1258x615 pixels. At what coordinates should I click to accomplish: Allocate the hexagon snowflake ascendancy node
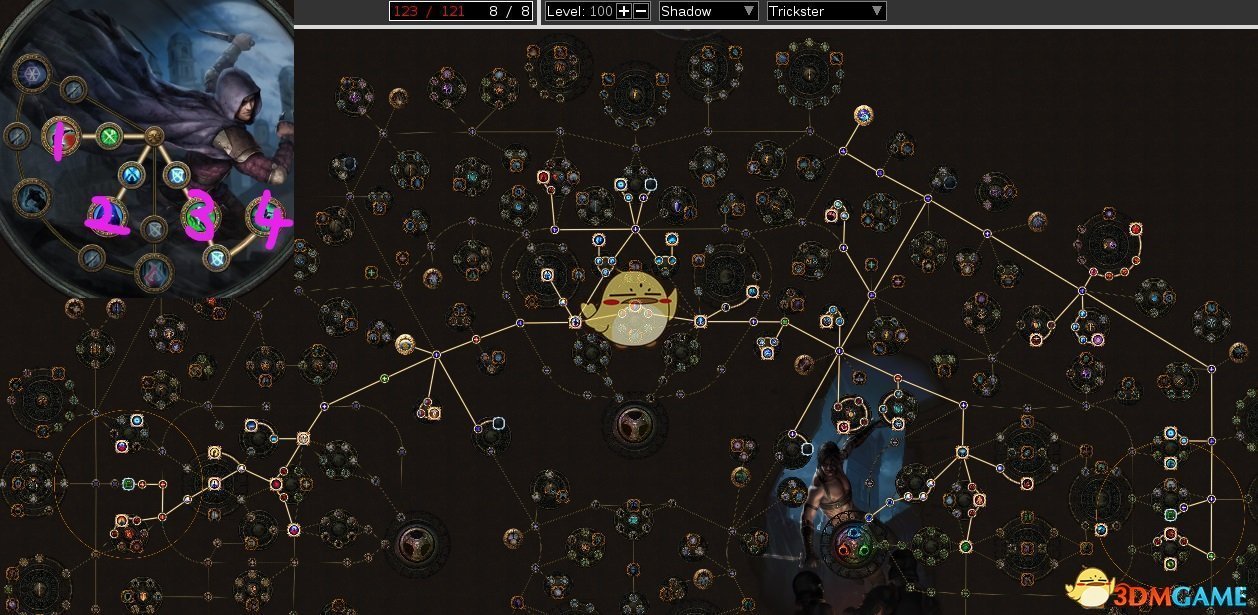33,73
